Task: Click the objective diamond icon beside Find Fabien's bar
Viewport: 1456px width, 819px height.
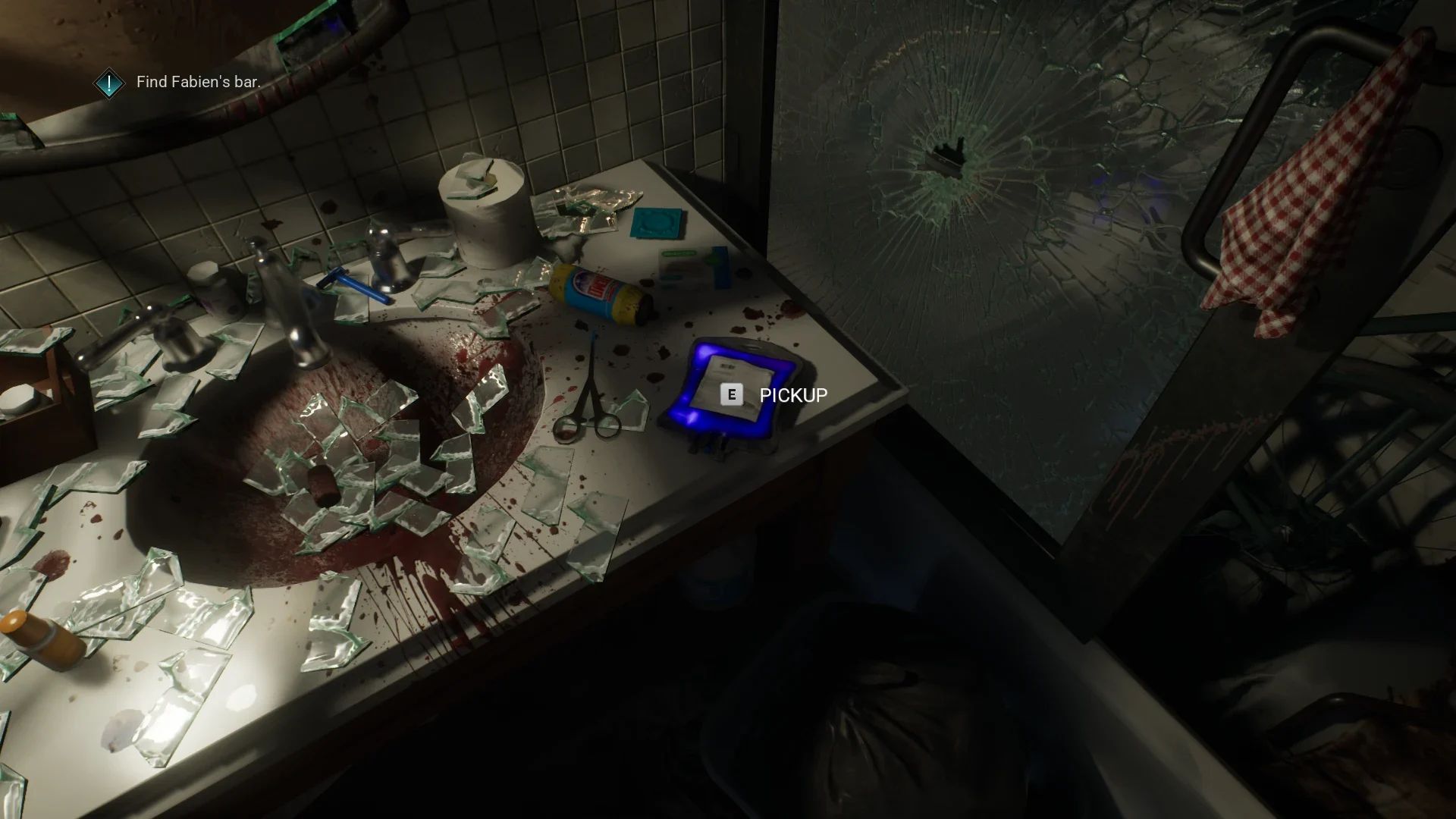Action: click(x=109, y=82)
